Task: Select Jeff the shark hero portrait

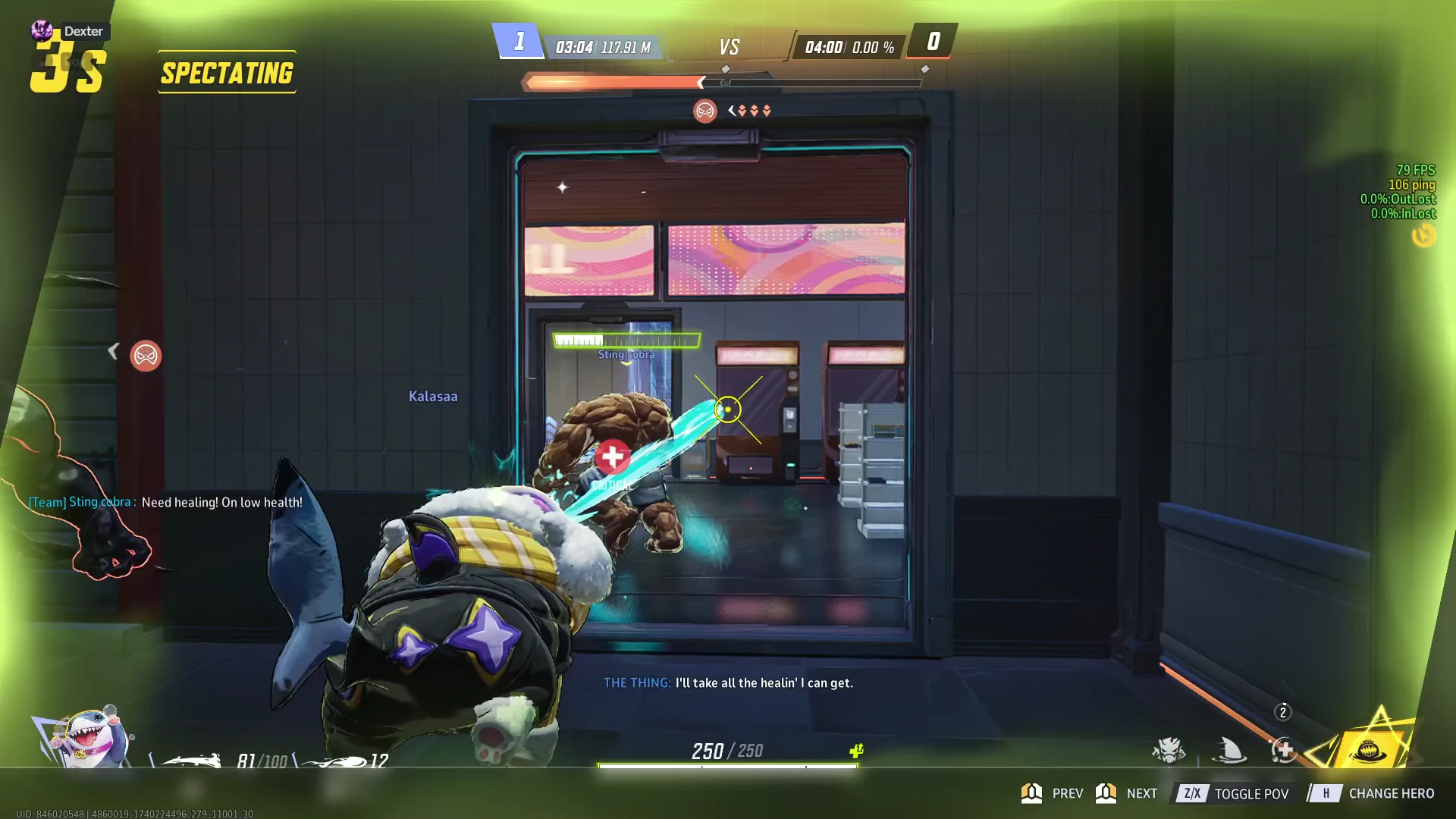Action: pos(91,739)
